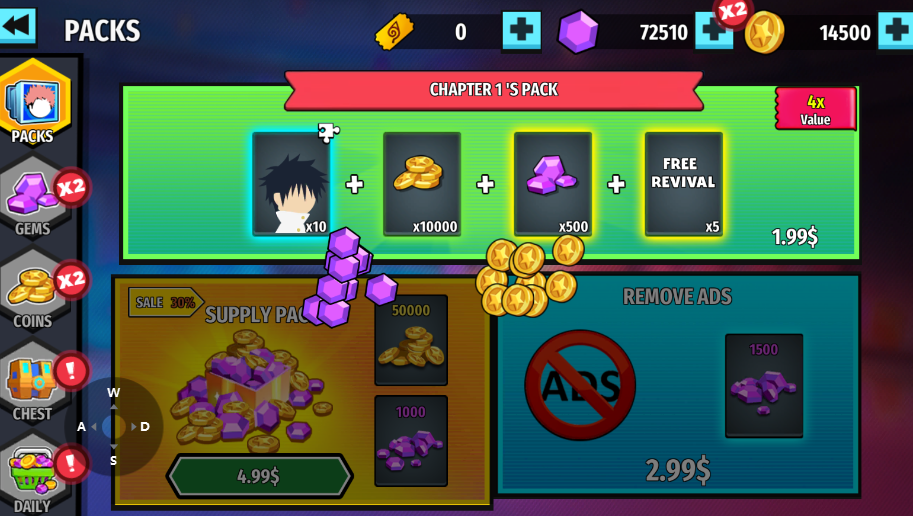
Task: Click the 1500 gems card in Remove Ads
Action: [764, 385]
